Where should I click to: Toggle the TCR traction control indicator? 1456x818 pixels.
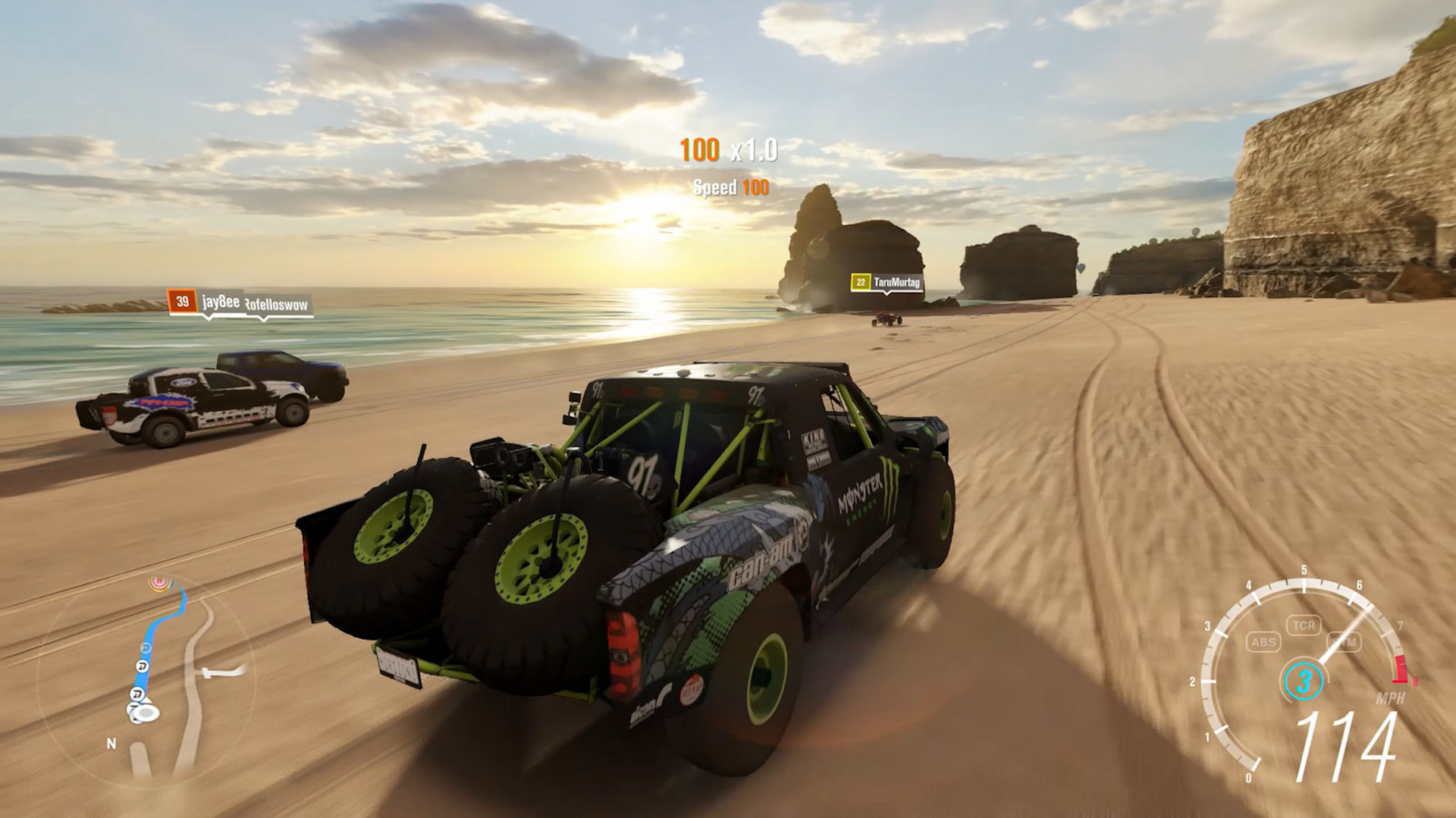[x=1304, y=625]
